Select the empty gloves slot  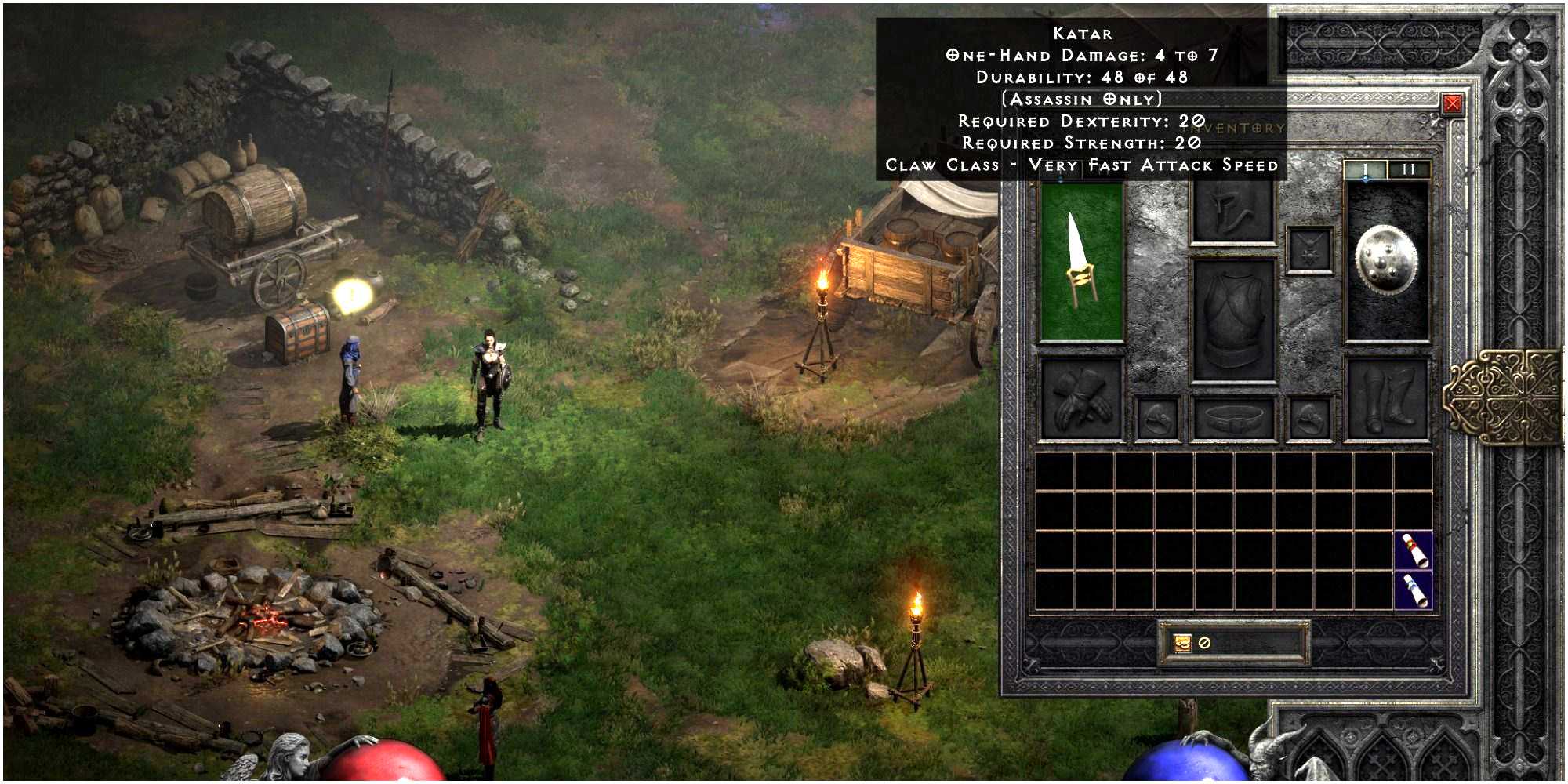pos(1081,400)
